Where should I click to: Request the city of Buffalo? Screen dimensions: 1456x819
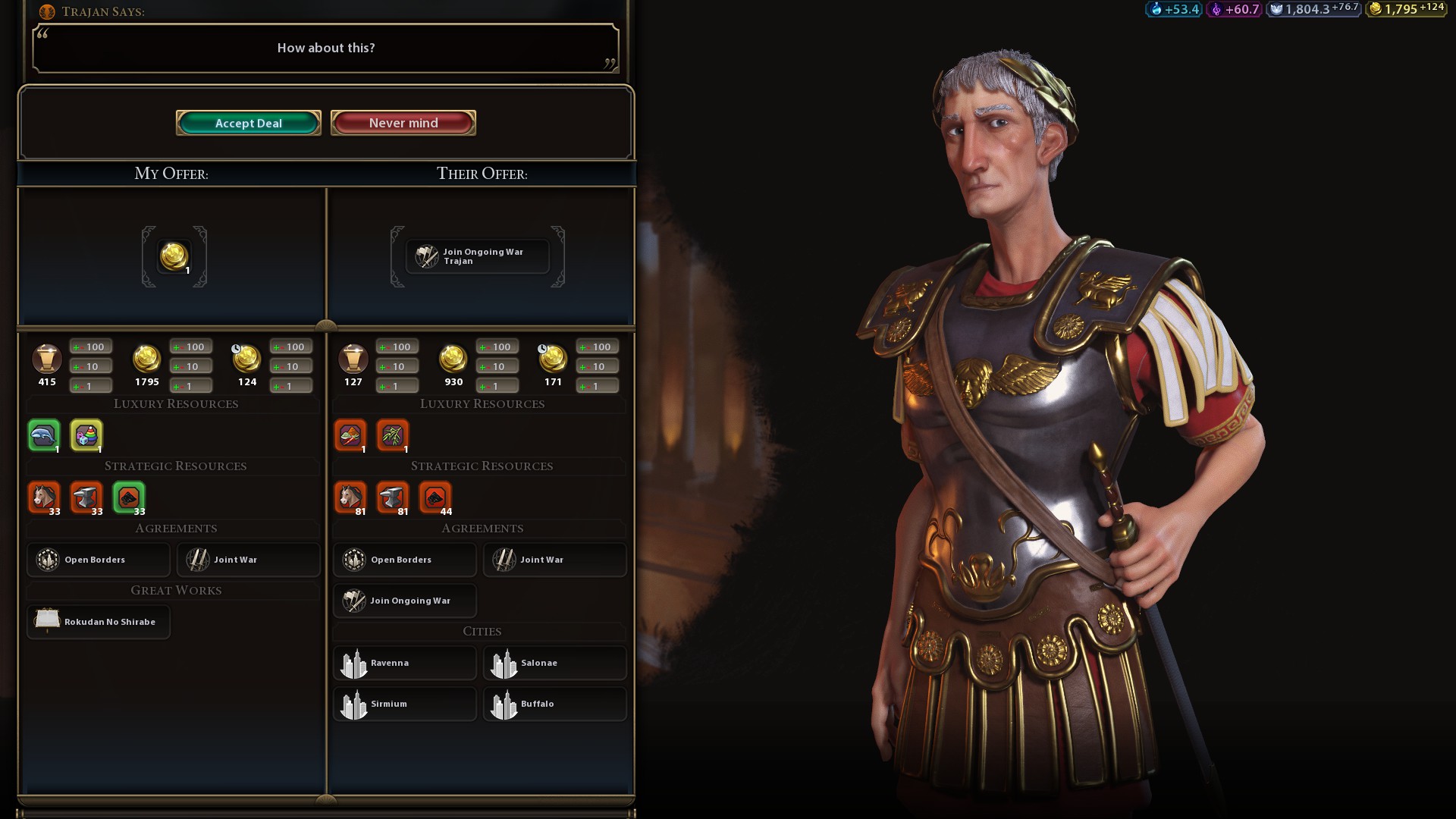(x=554, y=704)
